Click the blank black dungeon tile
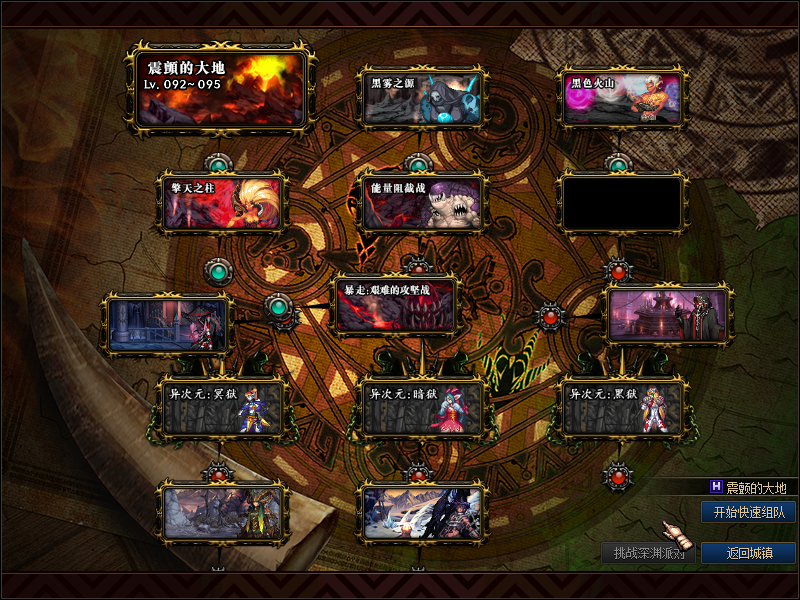The width and height of the screenshot is (800, 600). (622, 203)
